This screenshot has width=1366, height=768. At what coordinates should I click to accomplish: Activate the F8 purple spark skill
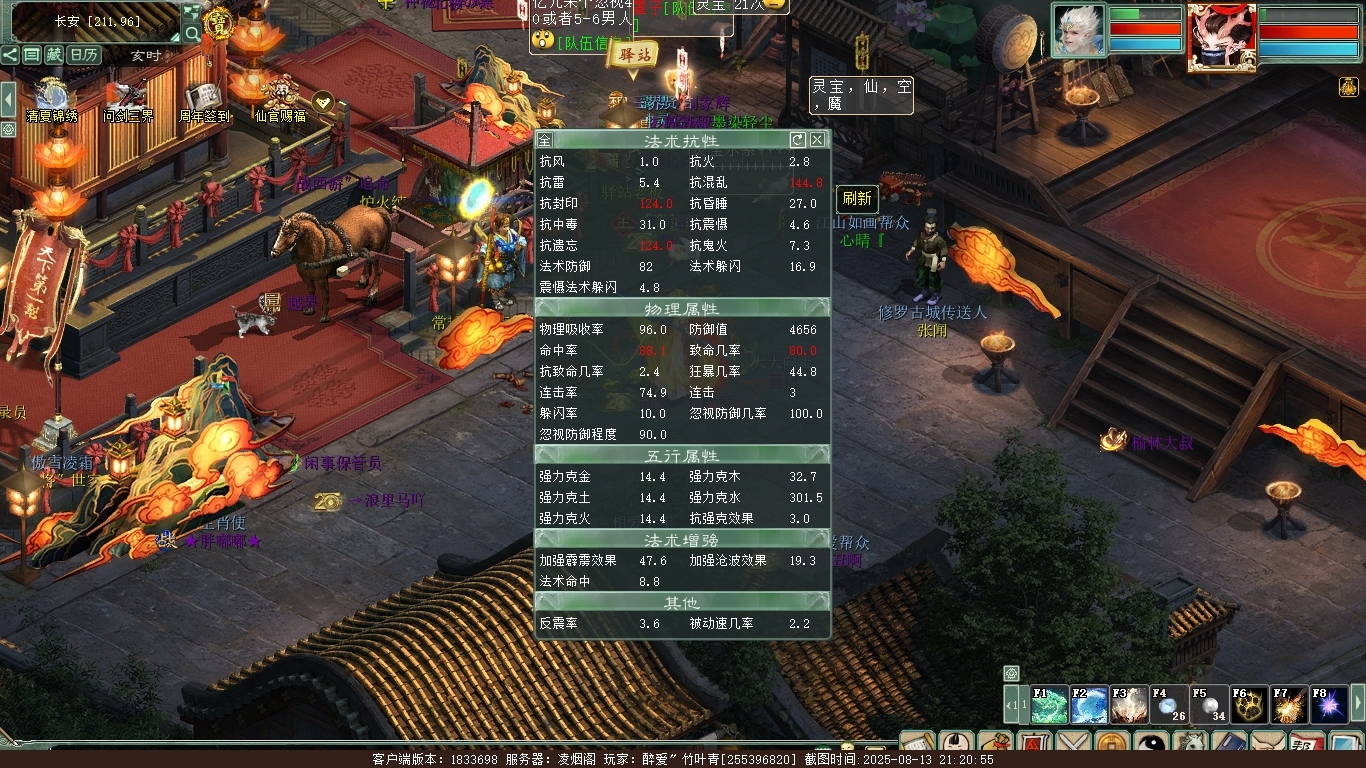[x=1329, y=705]
